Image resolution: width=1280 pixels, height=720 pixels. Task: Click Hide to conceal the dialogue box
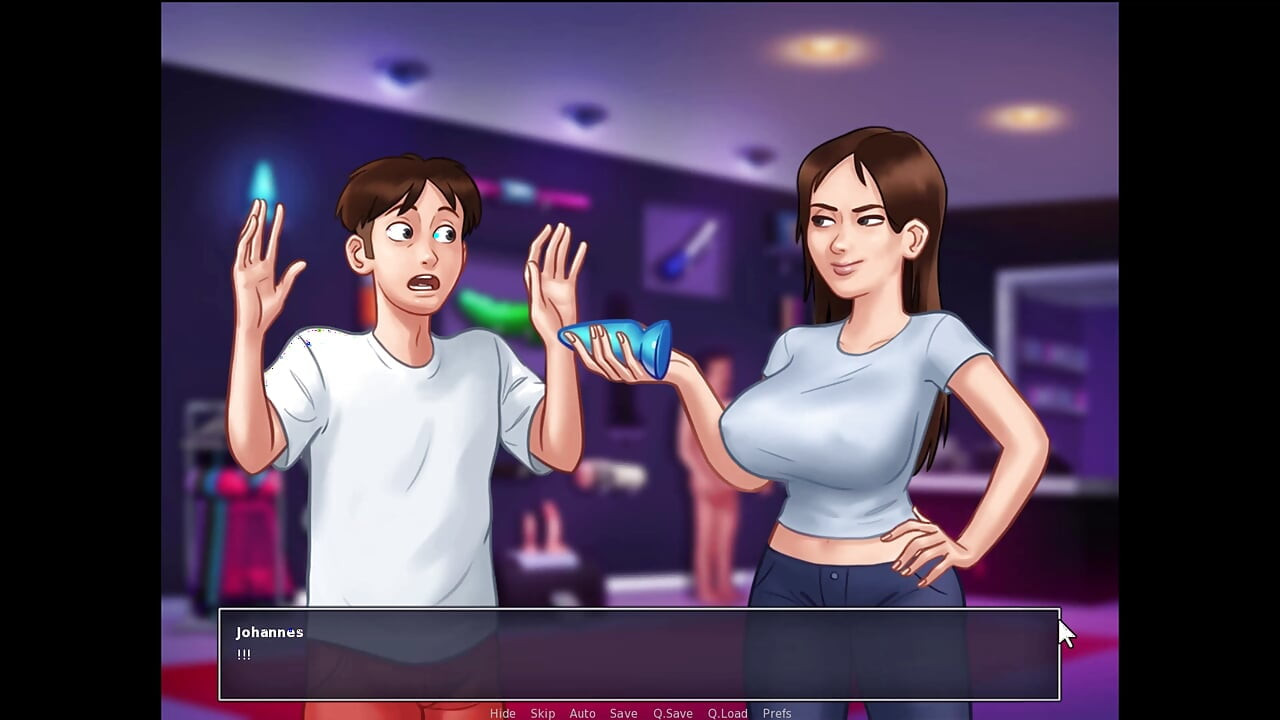point(503,713)
